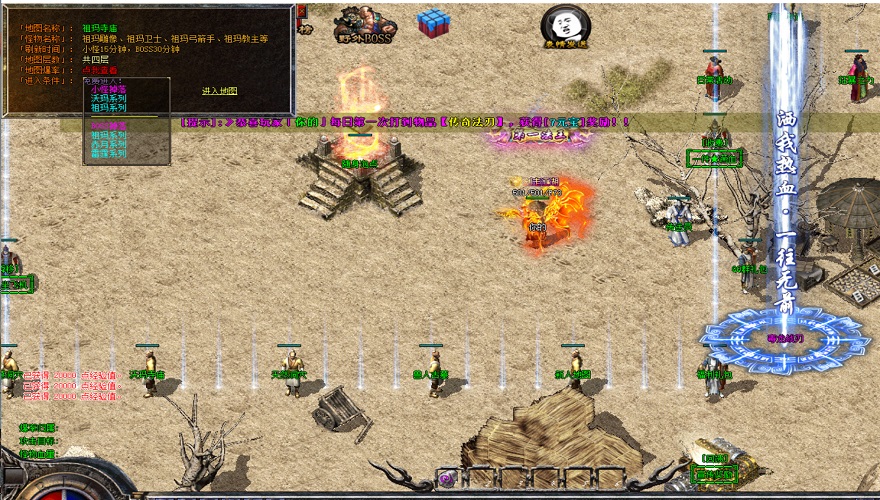Choose 雷霆系列 in the BOSS drop list
This screenshot has height=500, width=880.
coord(108,153)
